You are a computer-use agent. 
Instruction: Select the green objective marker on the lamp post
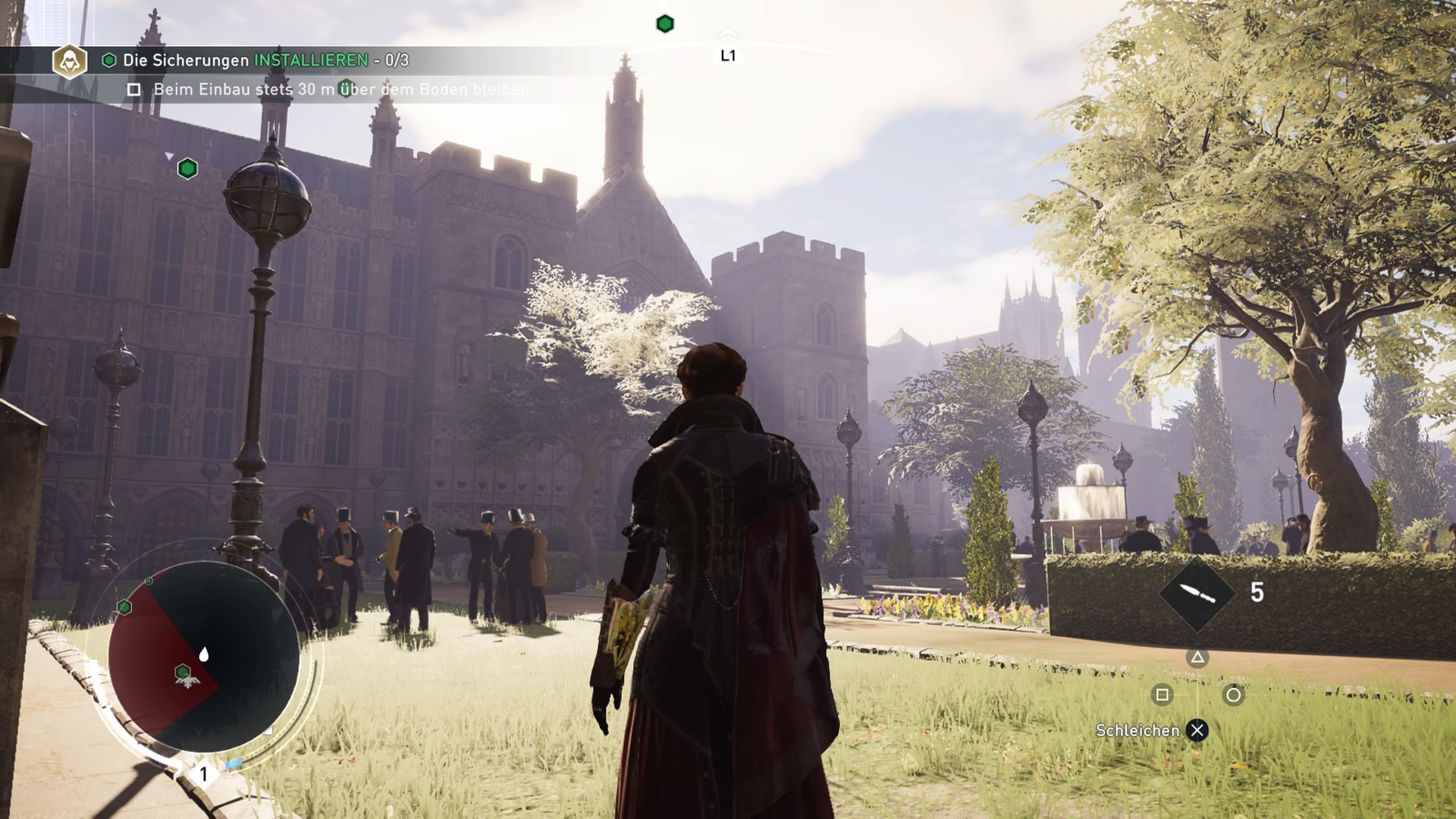coord(187,168)
